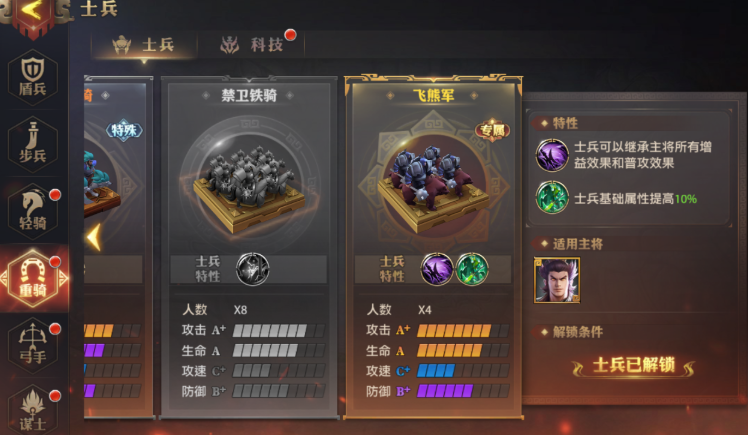Tap the purple trait icon on the 飞熊军 card
This screenshot has height=435, width=748.
coord(436,268)
